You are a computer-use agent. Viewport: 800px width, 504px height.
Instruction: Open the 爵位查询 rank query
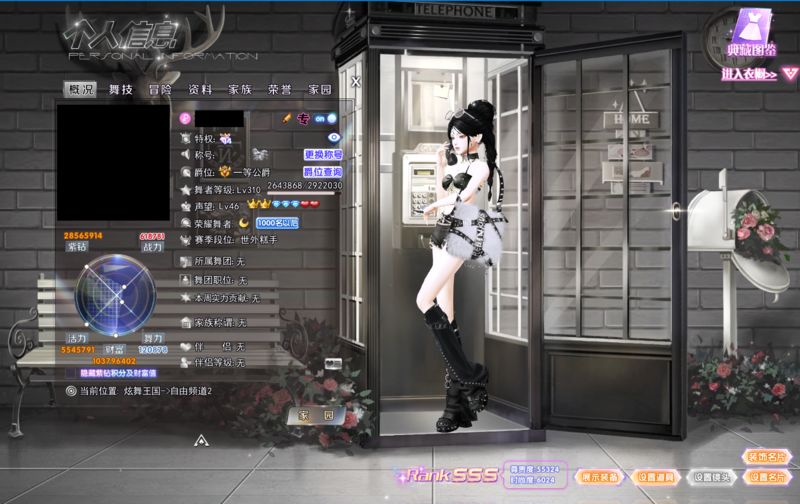(323, 171)
